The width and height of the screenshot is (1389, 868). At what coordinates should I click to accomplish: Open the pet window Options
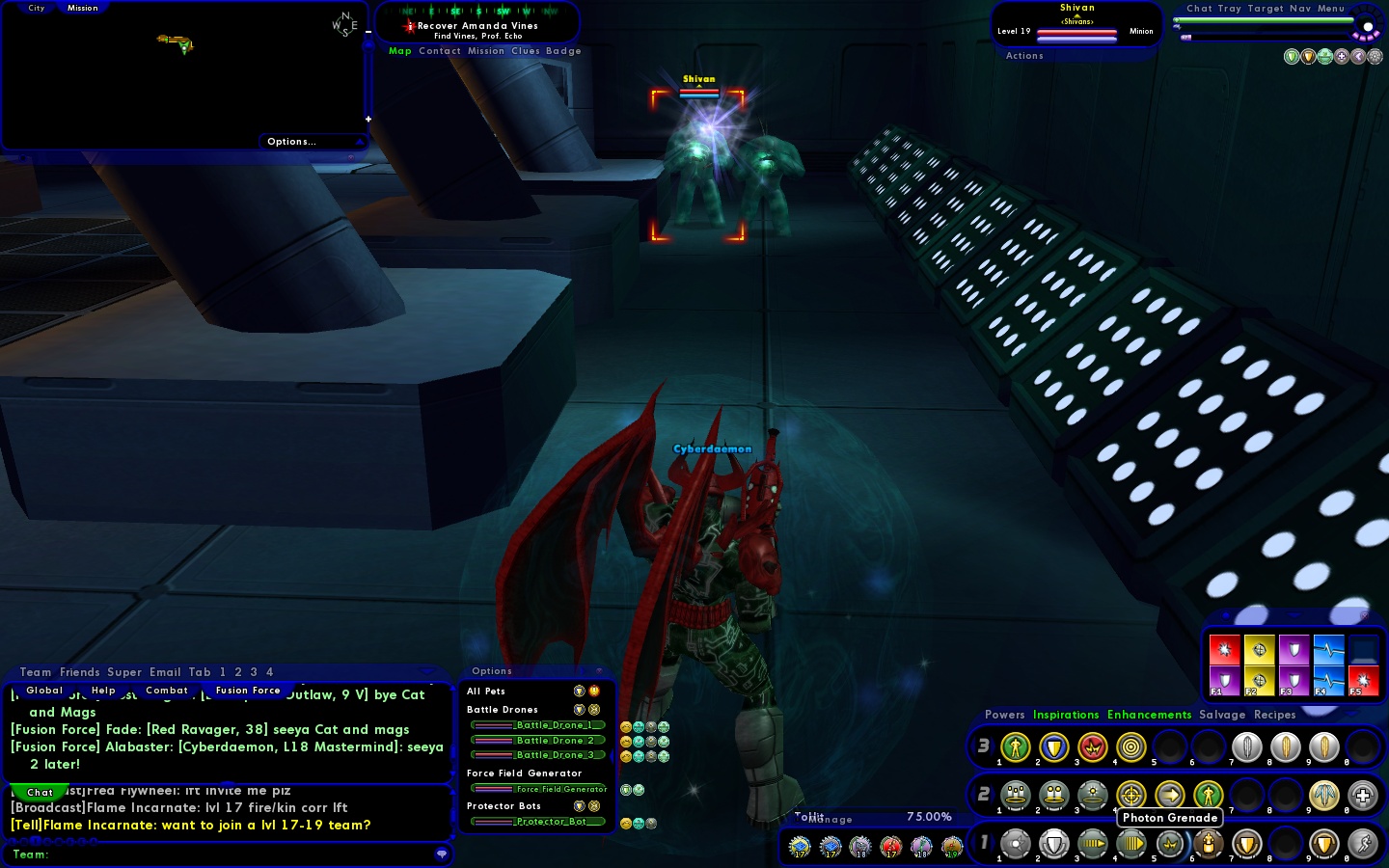pos(492,671)
